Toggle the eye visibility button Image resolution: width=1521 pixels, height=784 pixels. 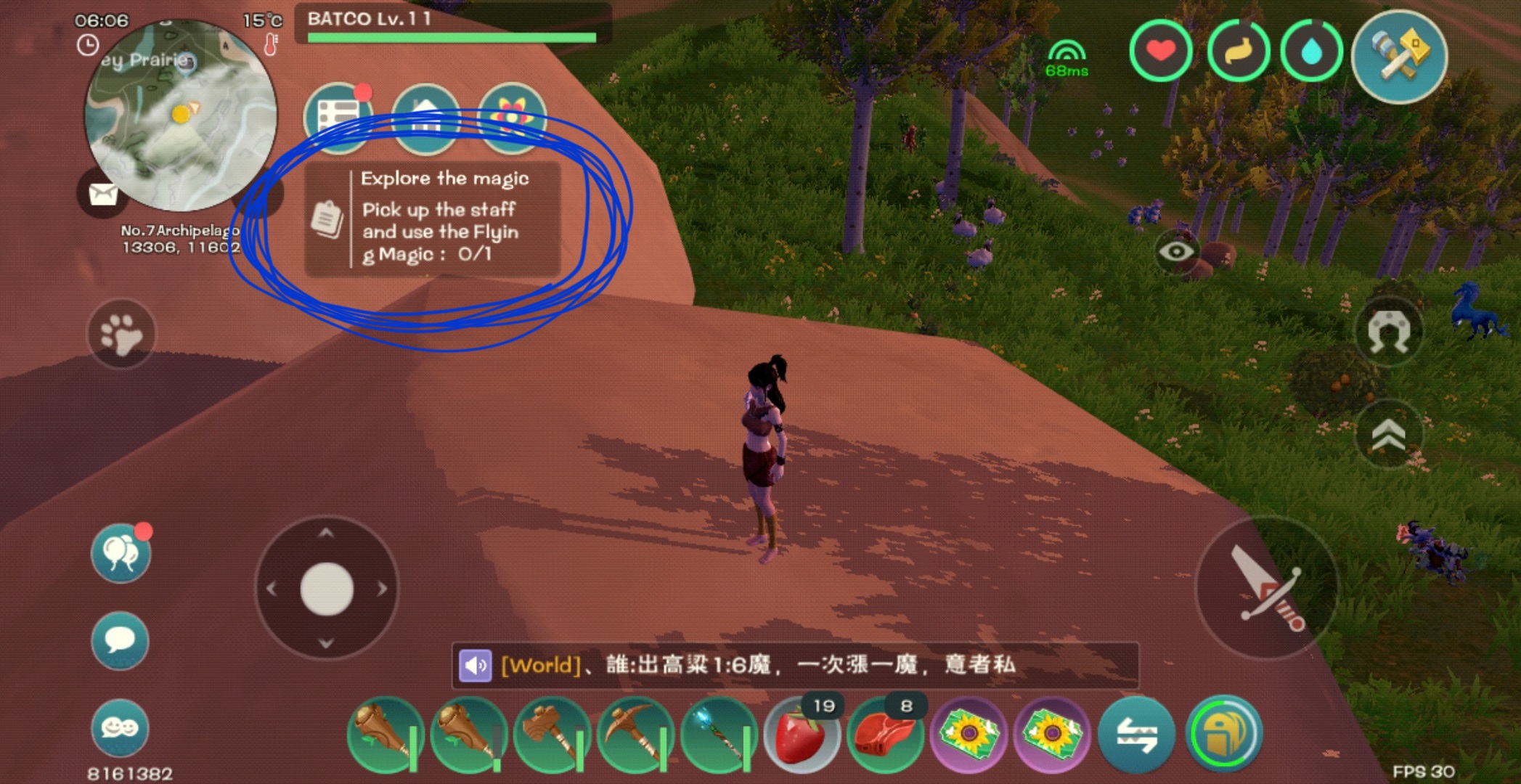tap(1176, 251)
